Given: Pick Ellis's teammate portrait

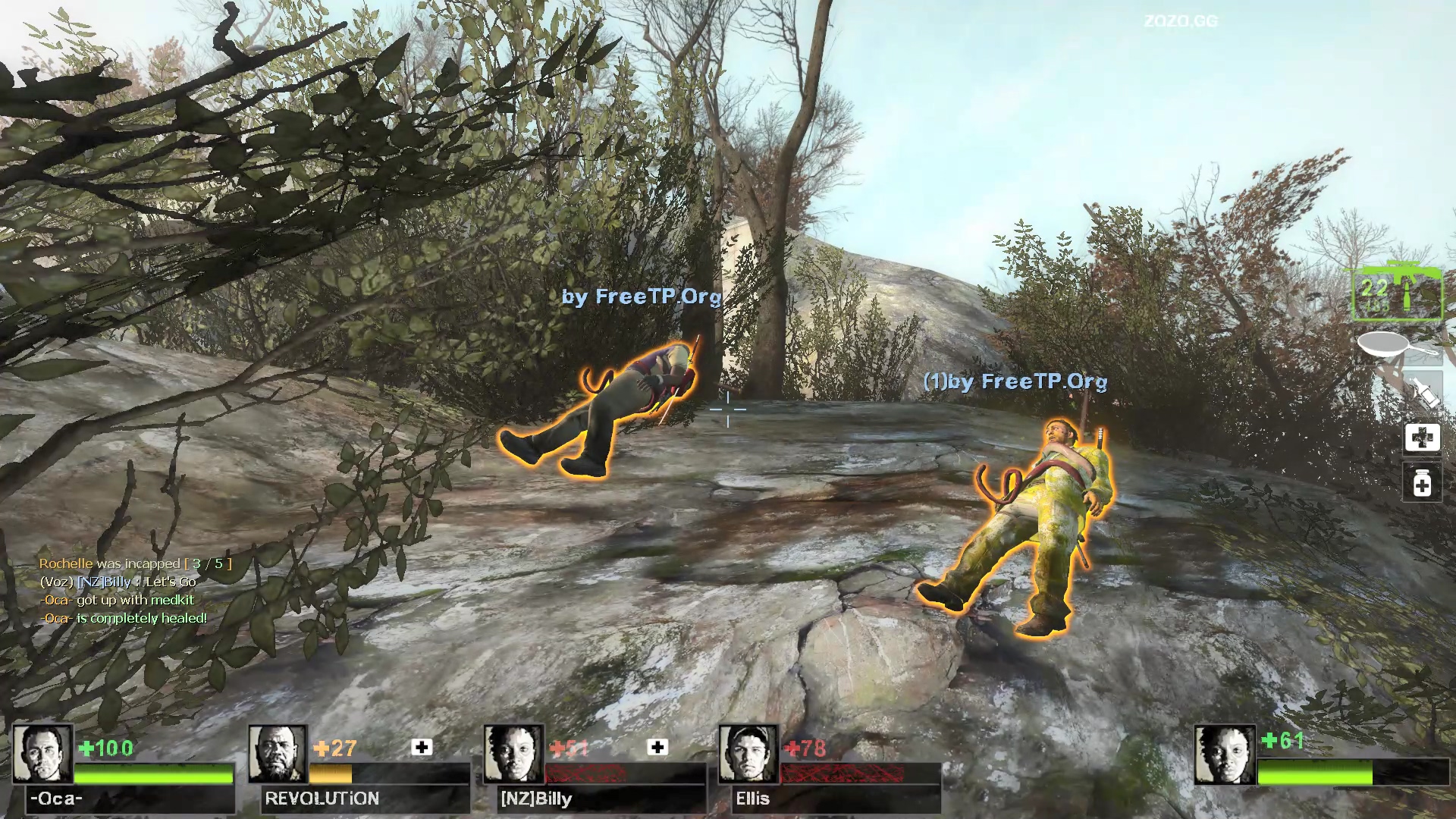Looking at the screenshot, I should [x=748, y=754].
